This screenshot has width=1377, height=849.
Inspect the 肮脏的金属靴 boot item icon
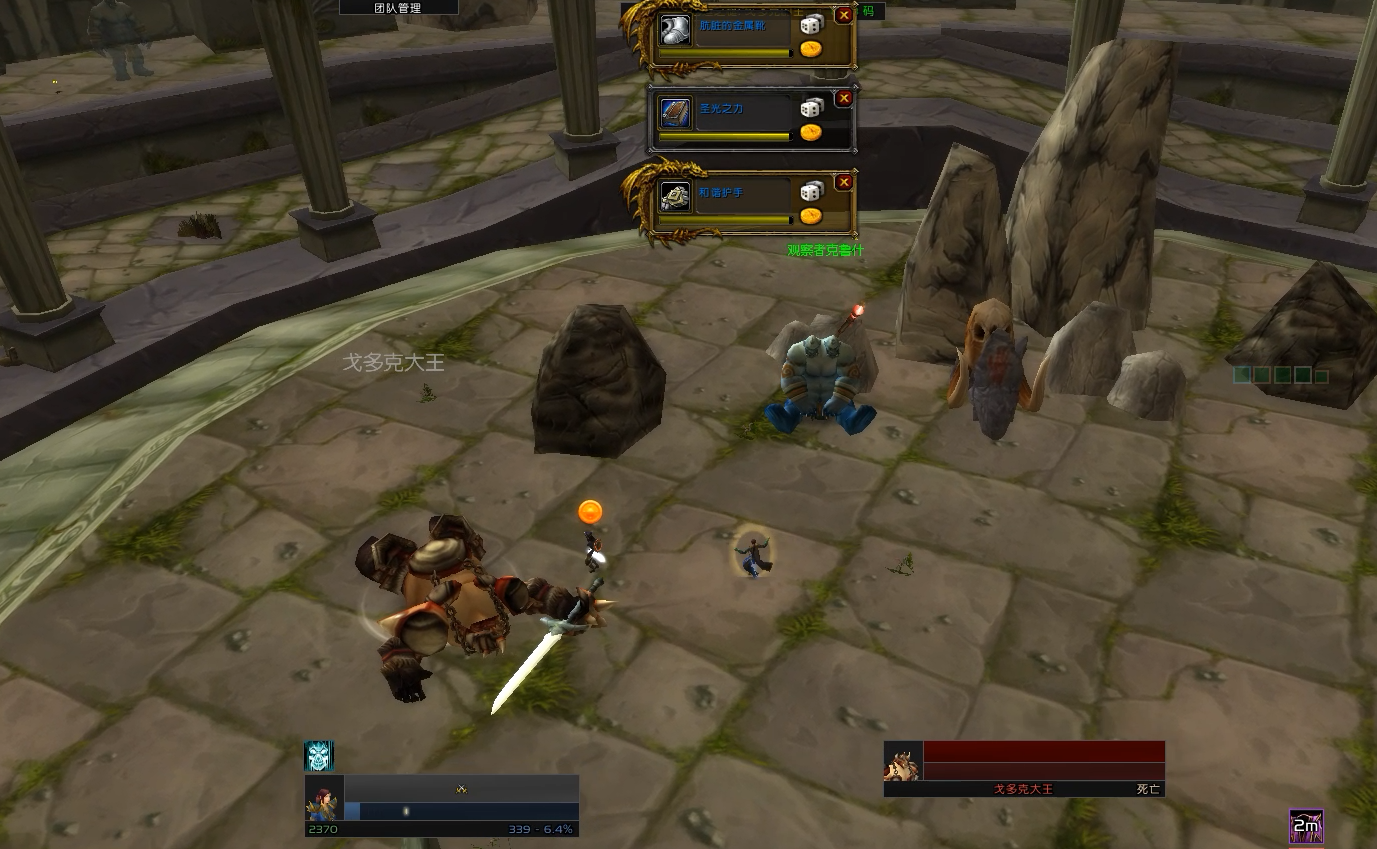click(x=676, y=30)
